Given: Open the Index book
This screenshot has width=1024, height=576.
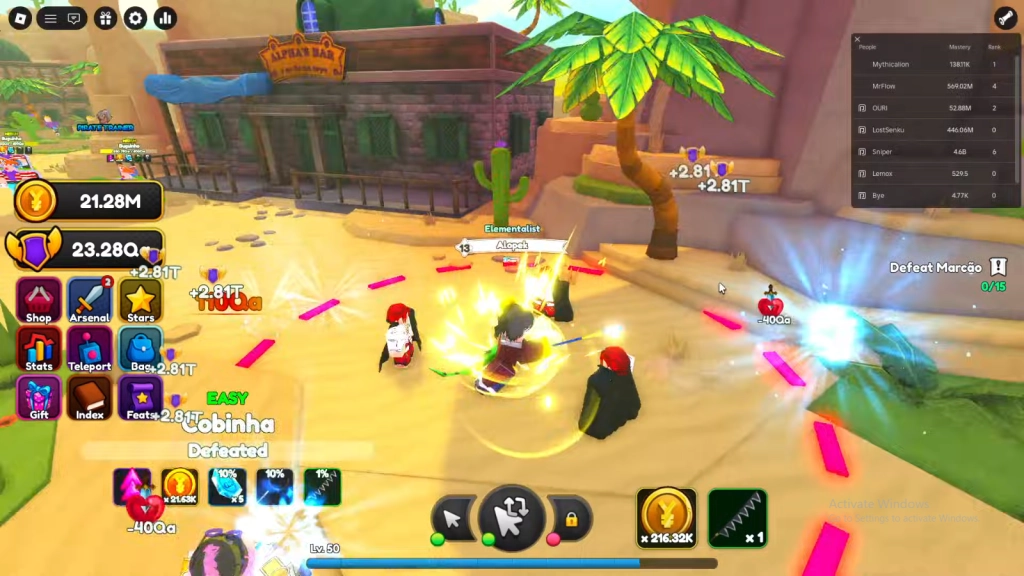Looking at the screenshot, I should [89, 397].
